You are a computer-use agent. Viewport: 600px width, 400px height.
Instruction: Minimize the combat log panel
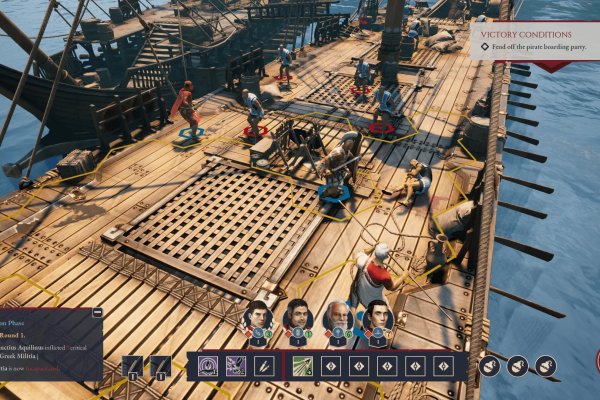97,312
